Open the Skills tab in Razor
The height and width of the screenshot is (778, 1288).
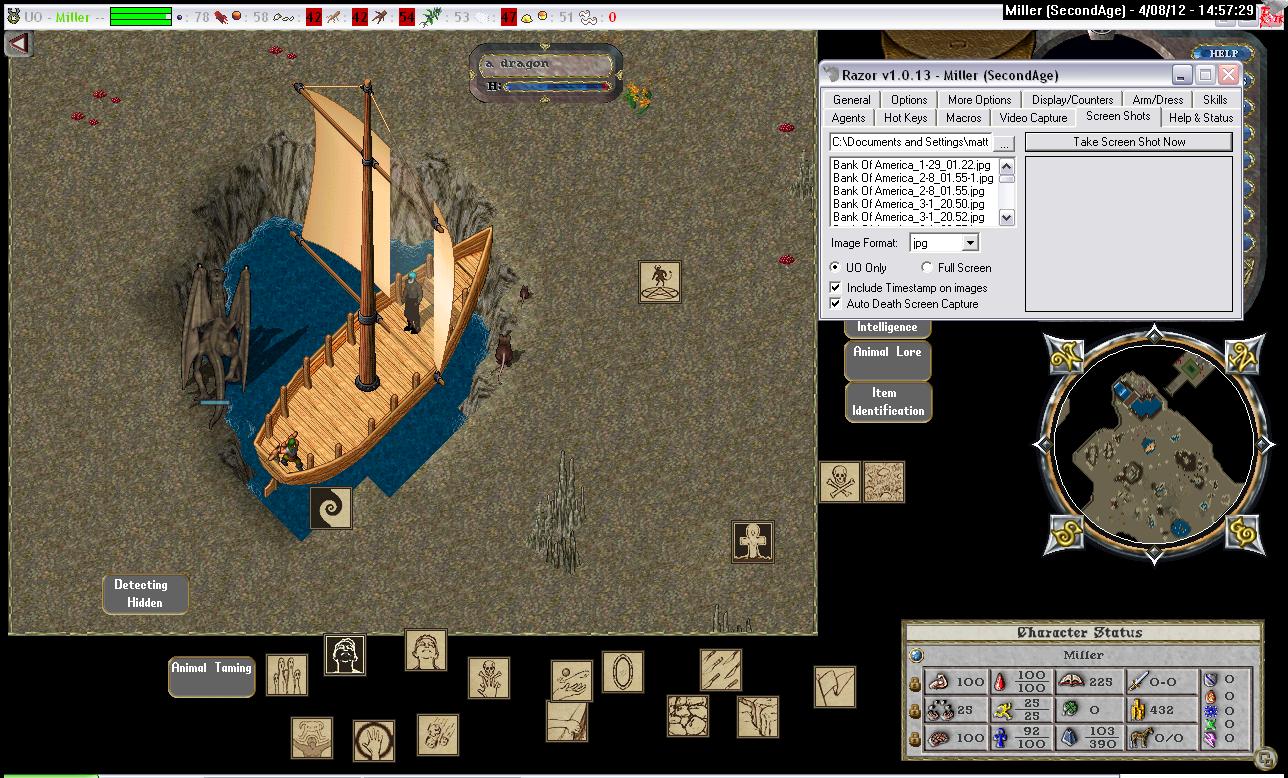pyautogui.click(x=1215, y=100)
